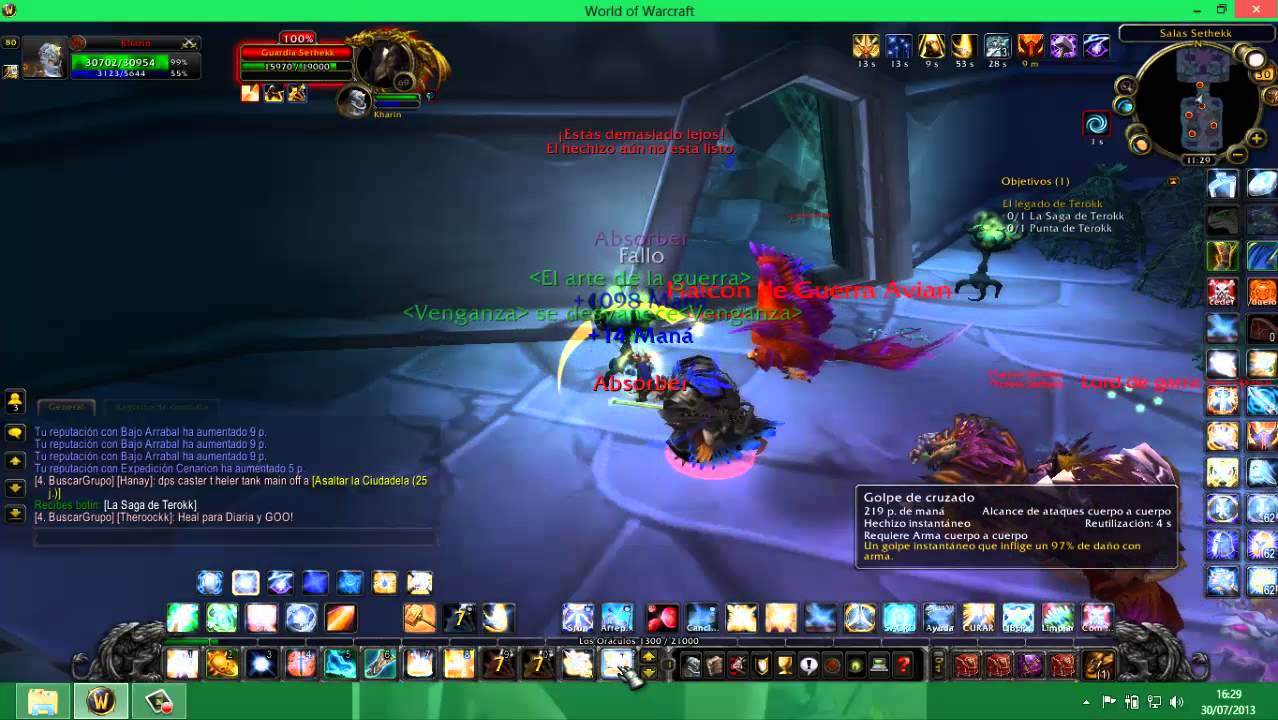Use the Ayuda action button

(x=939, y=618)
